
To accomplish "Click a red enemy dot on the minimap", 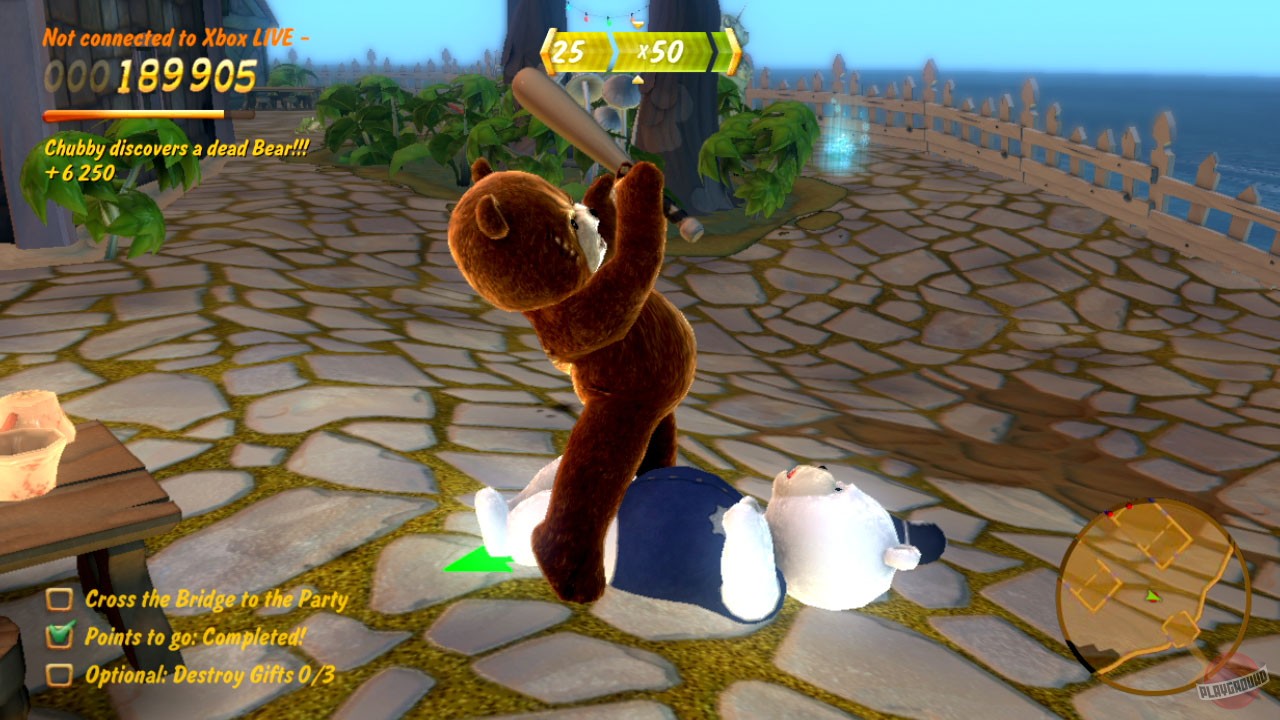I will pyautogui.click(x=1130, y=506).
